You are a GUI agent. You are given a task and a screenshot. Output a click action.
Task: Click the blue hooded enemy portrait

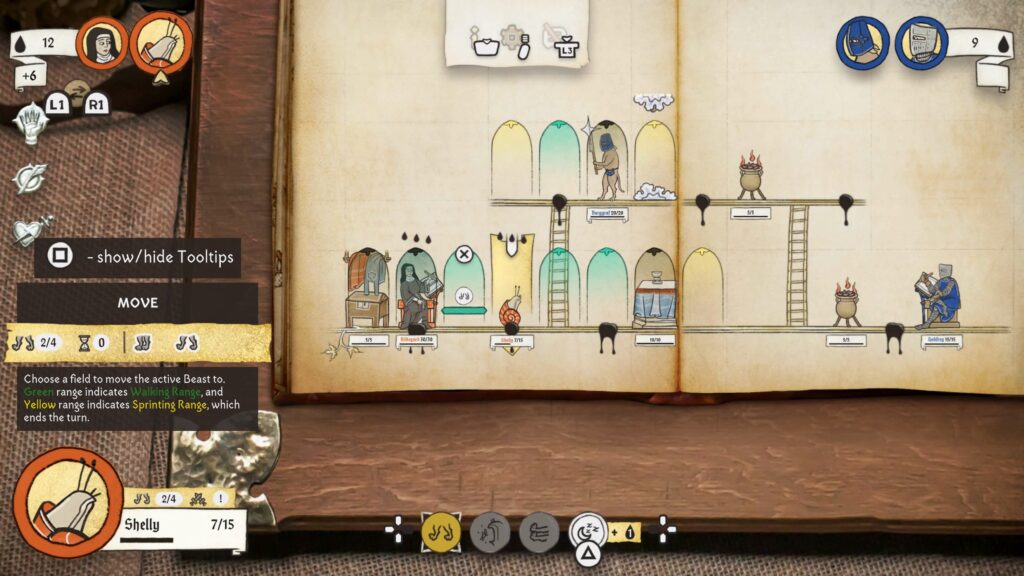click(x=862, y=43)
